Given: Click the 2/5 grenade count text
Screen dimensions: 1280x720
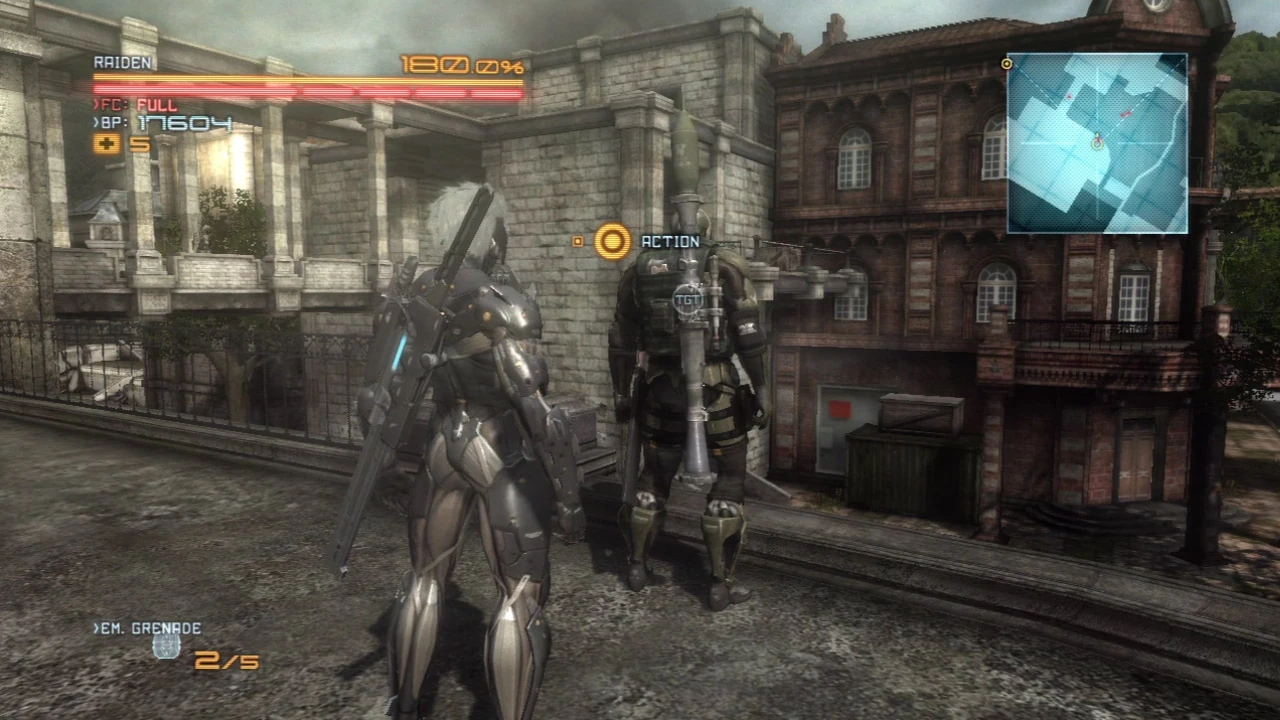Looking at the screenshot, I should pos(228,661).
